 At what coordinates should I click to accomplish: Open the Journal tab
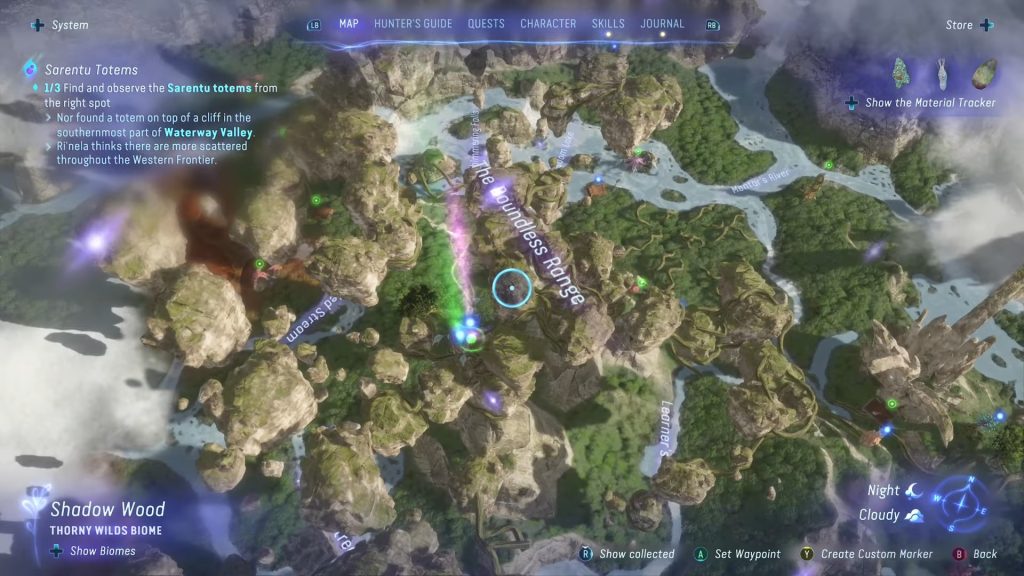[x=662, y=24]
